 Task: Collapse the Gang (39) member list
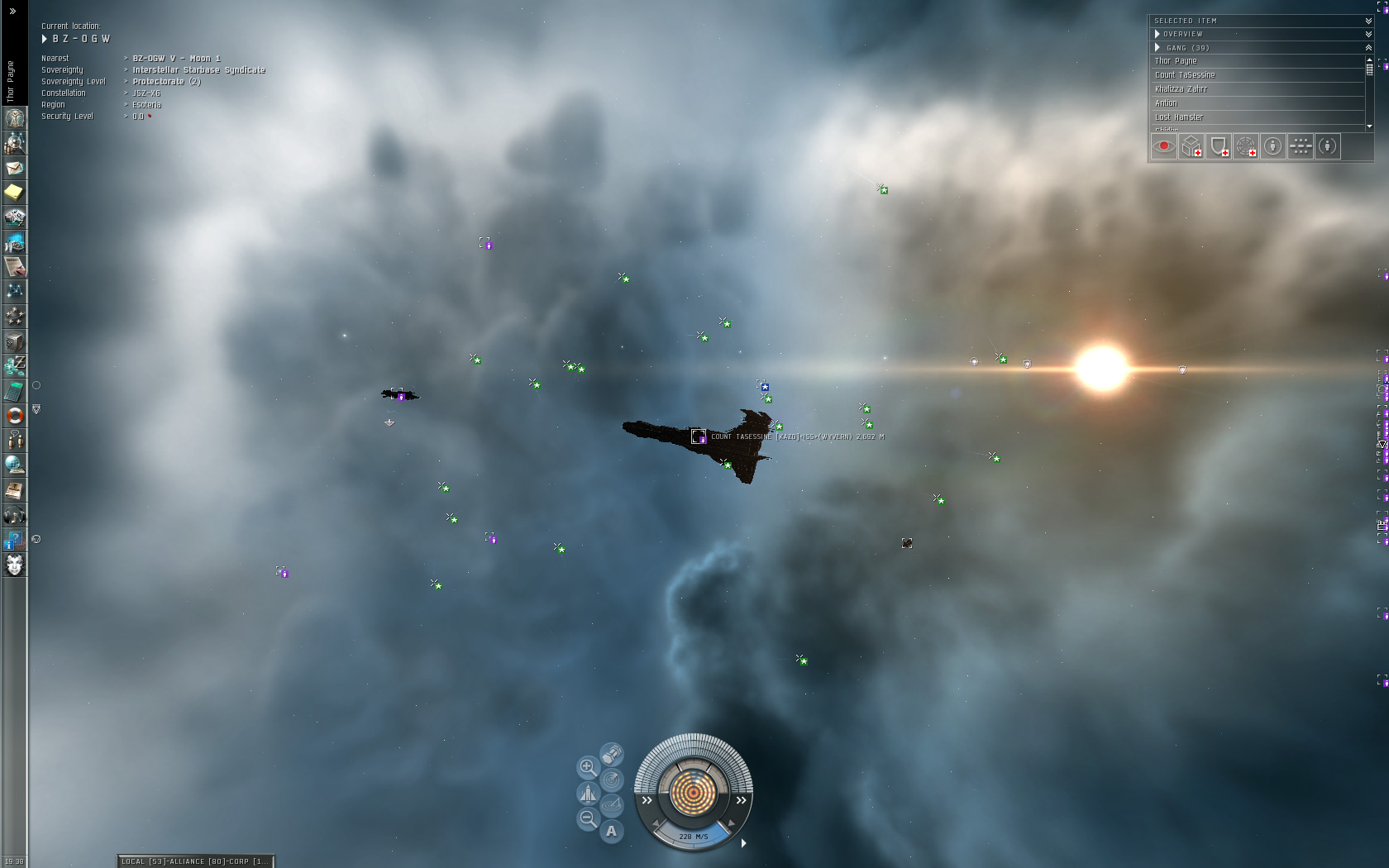(x=1368, y=48)
